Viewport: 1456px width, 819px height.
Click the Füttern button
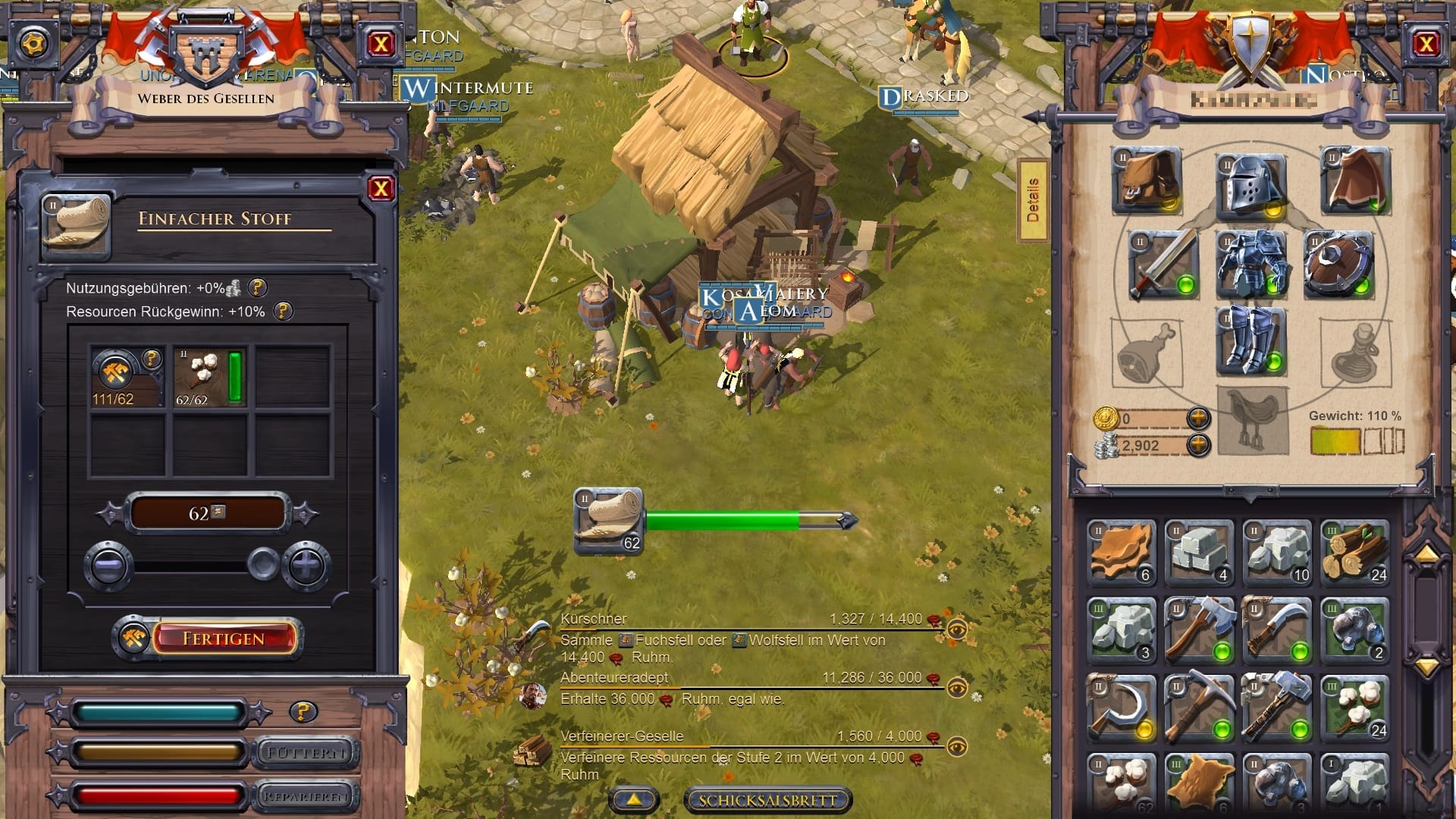tap(306, 753)
